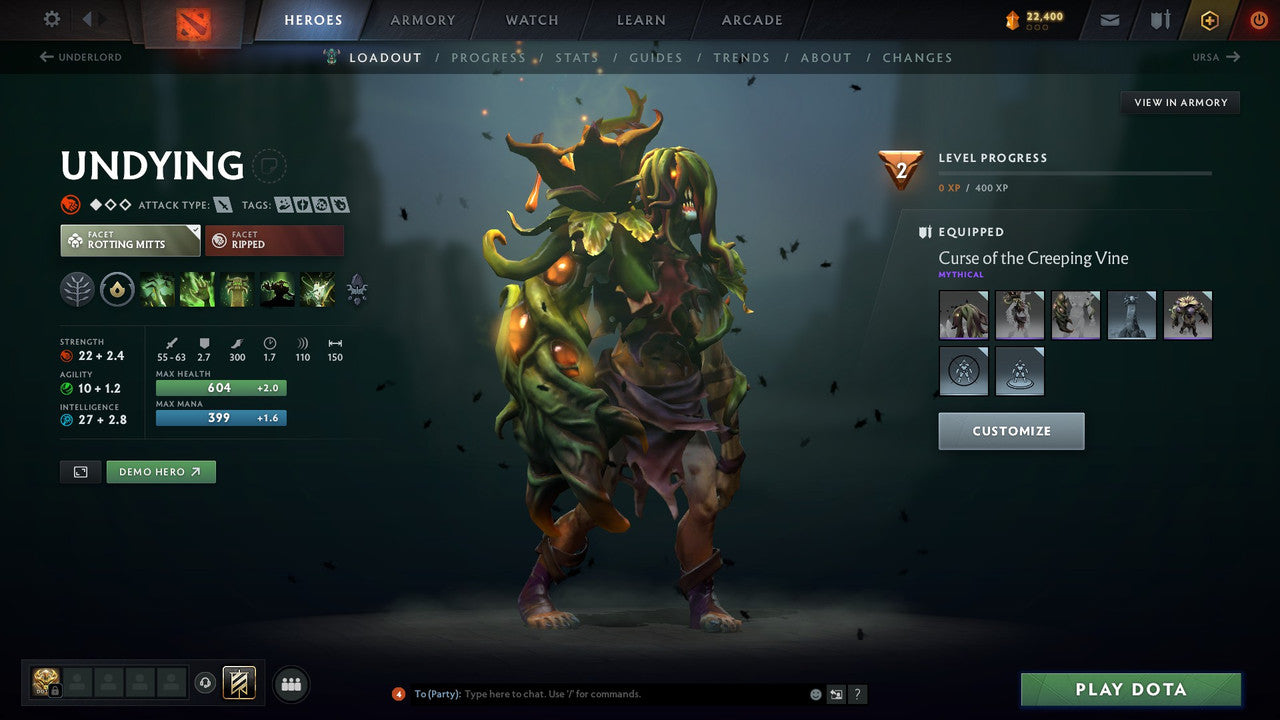Screen dimensions: 1280x720
Task: Open the ARCADE menu item
Action: point(751,19)
